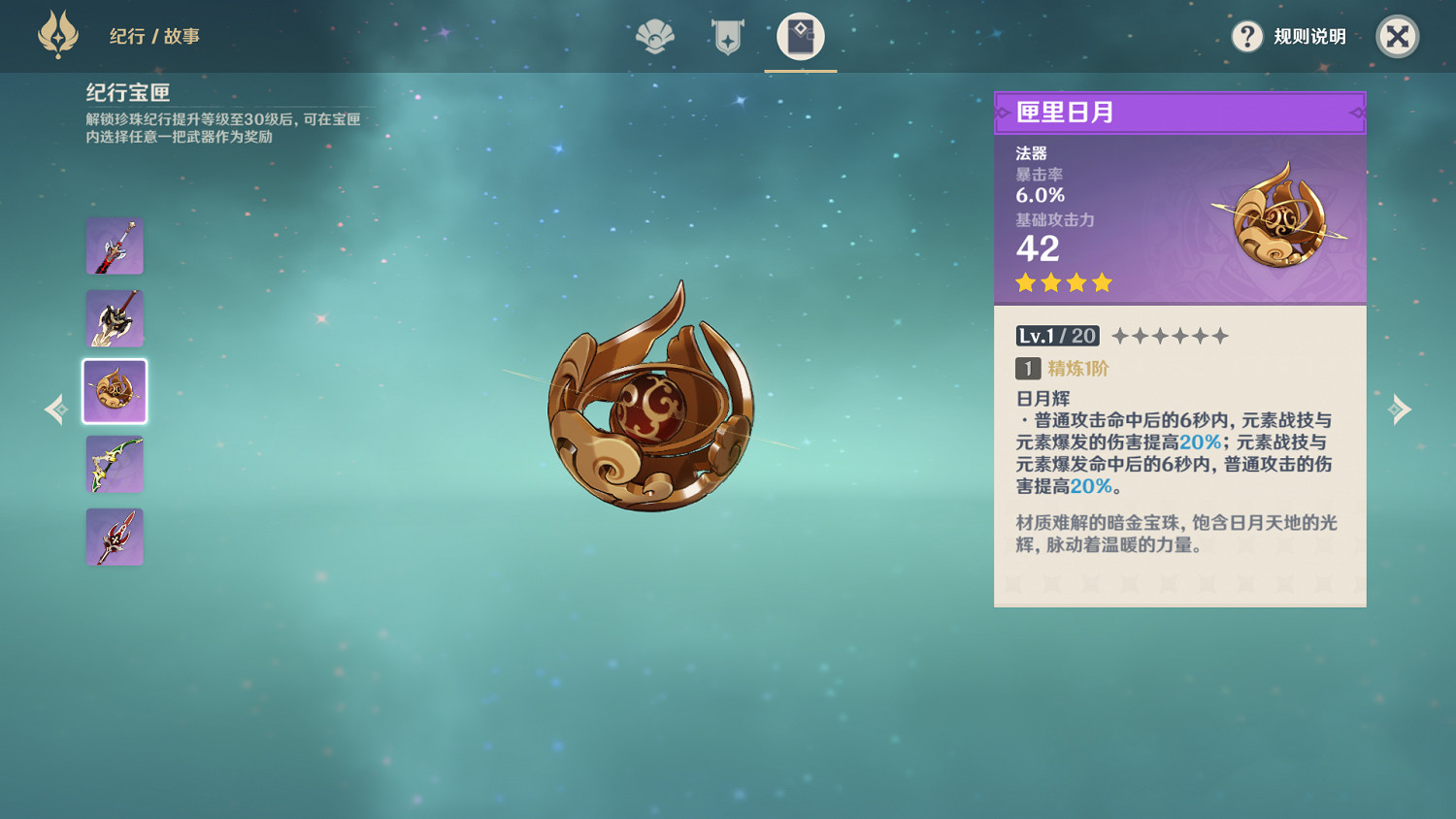1456x819 pixels.
Task: Select the highlighted catalyst 匣里日月 thumbnail
Action: coord(114,391)
